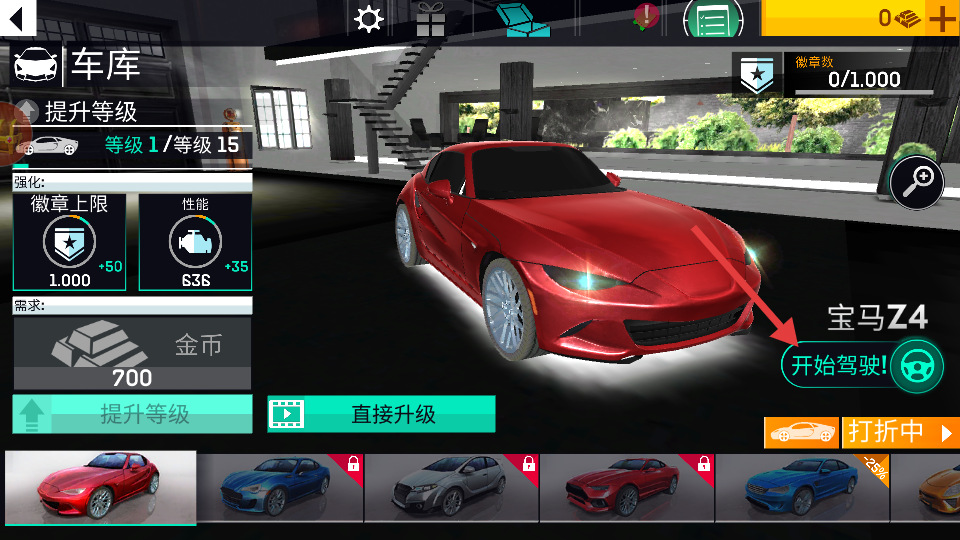The height and width of the screenshot is (540, 960).
Task: Open the 性能 engine performance boost
Action: (x=195, y=241)
